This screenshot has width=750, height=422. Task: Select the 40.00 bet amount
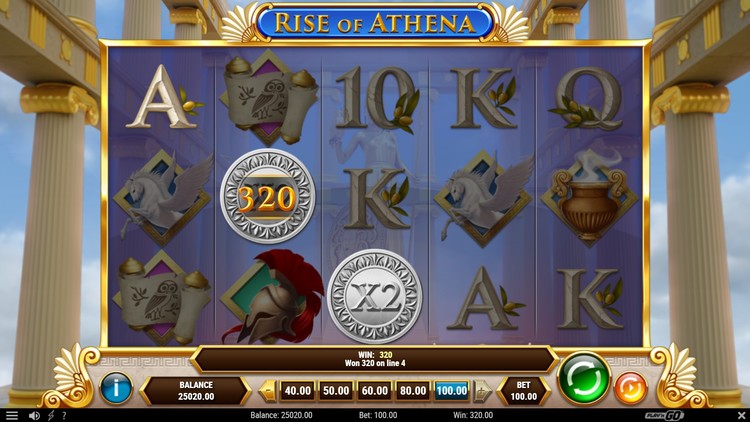pyautogui.click(x=297, y=391)
